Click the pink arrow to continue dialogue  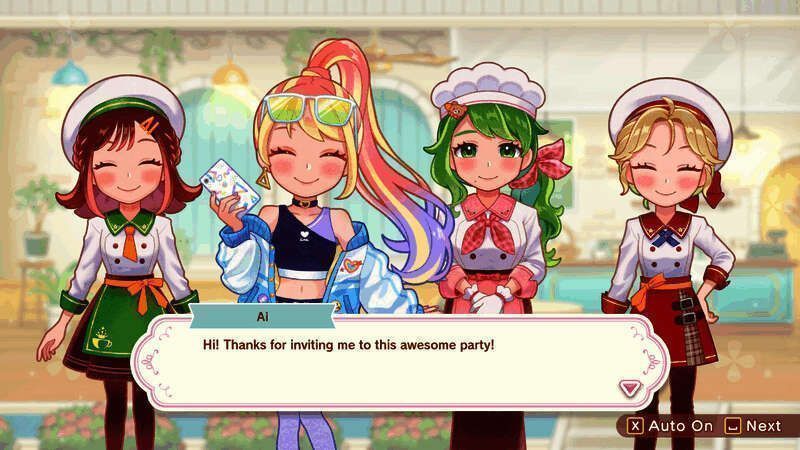(x=630, y=387)
